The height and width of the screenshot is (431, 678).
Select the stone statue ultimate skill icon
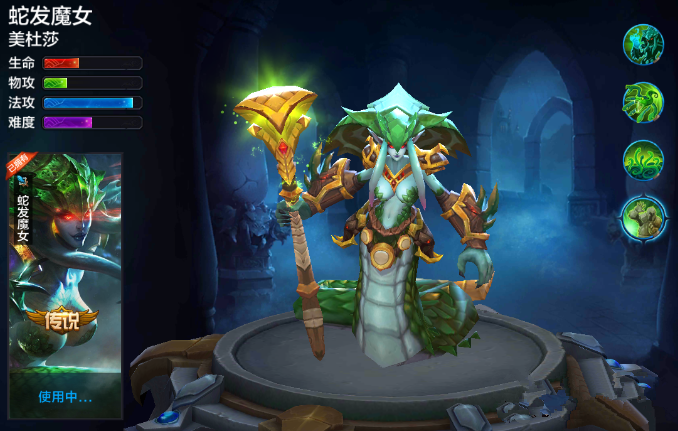643,217
